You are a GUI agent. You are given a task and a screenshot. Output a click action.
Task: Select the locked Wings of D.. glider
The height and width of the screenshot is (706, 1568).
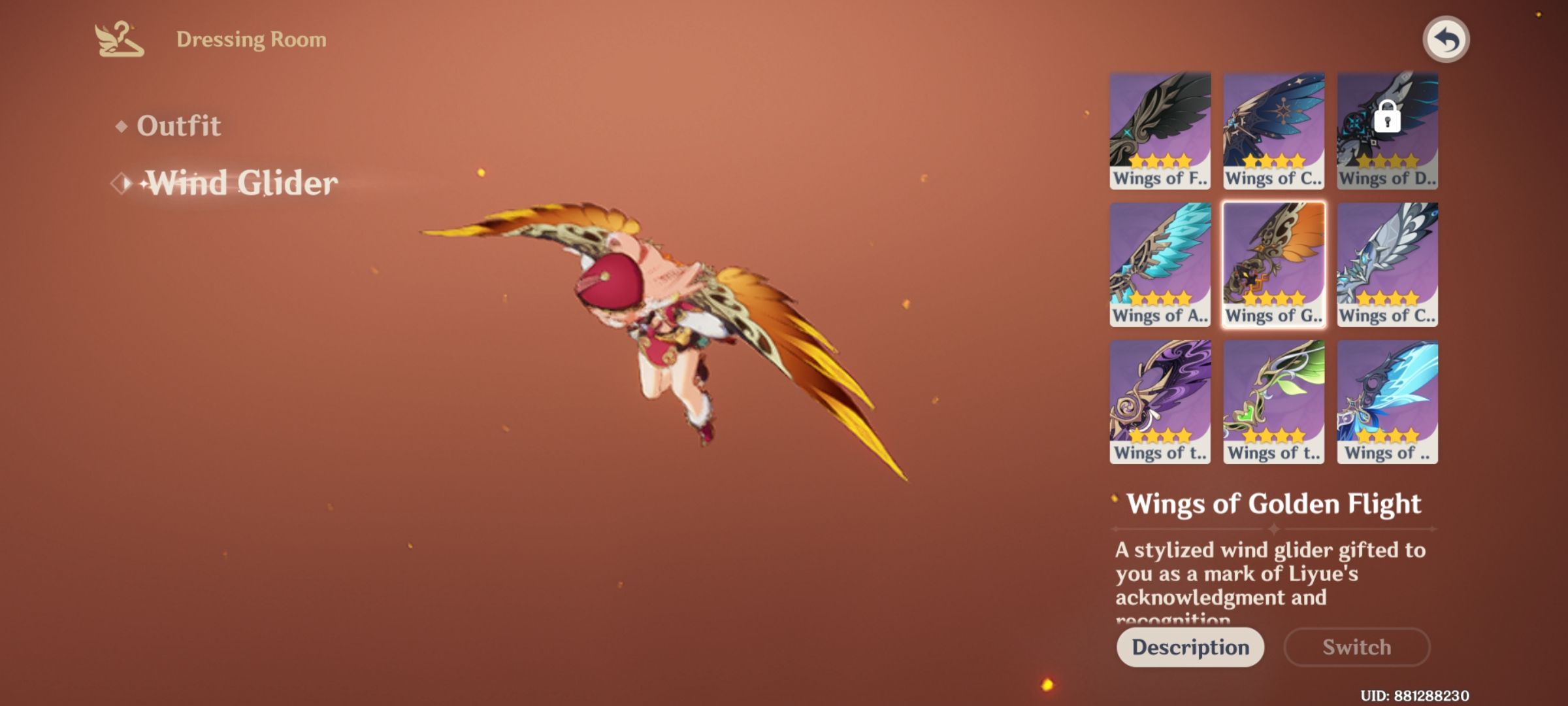(1386, 127)
